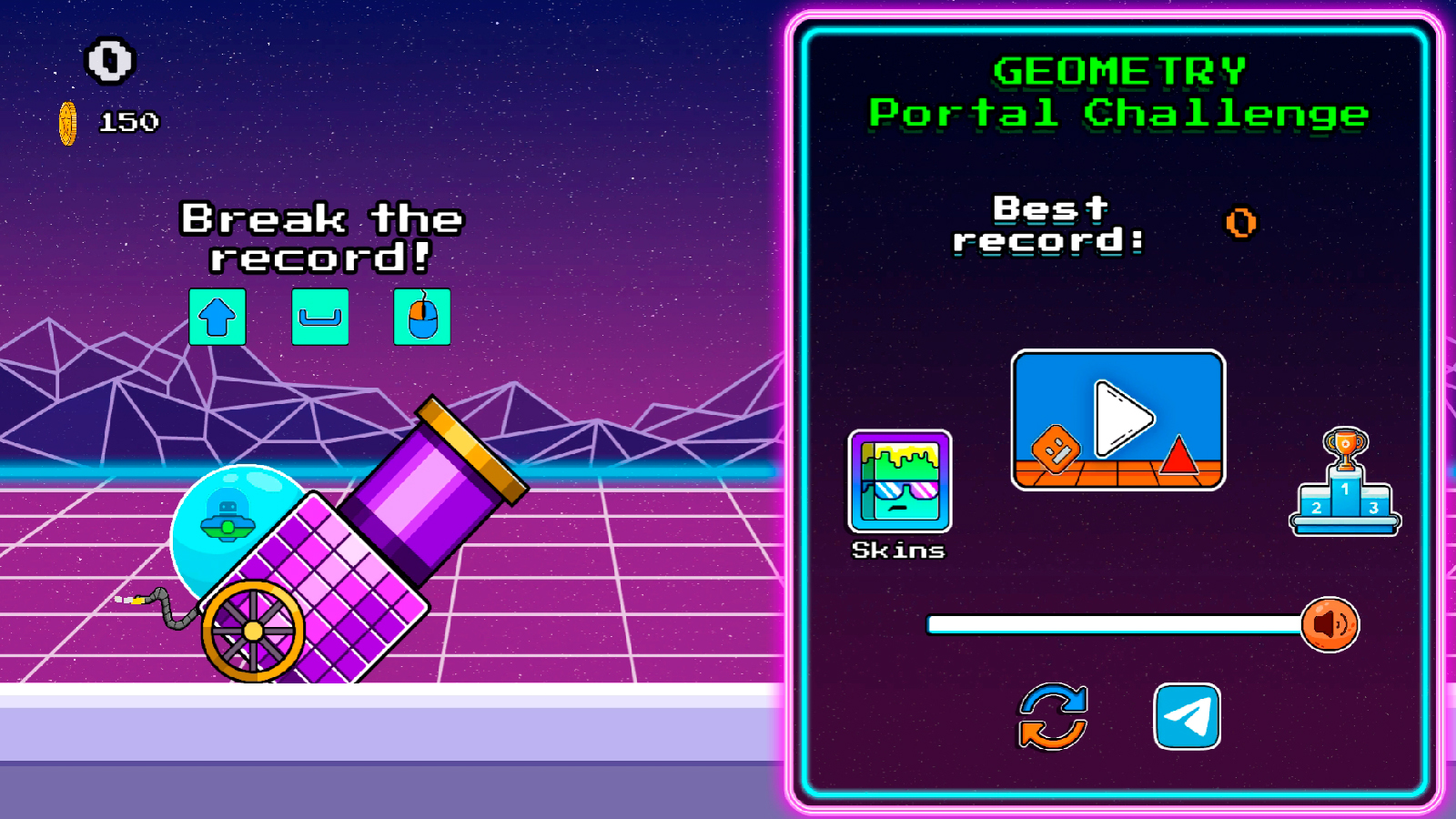
Task: Click the character coin icon top left
Action: point(109,62)
